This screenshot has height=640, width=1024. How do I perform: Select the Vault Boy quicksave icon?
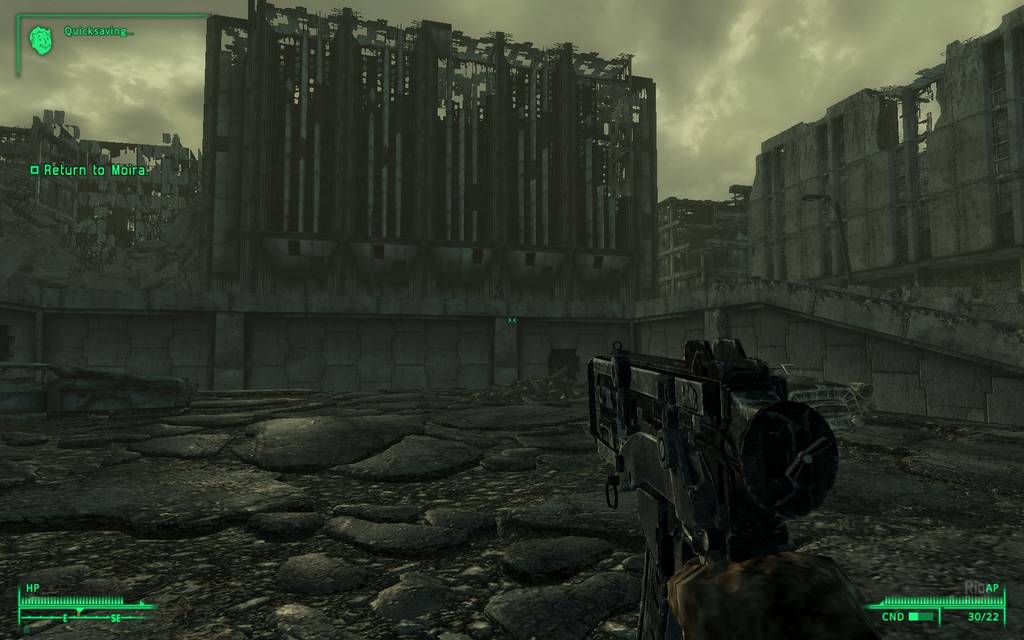(x=40, y=40)
